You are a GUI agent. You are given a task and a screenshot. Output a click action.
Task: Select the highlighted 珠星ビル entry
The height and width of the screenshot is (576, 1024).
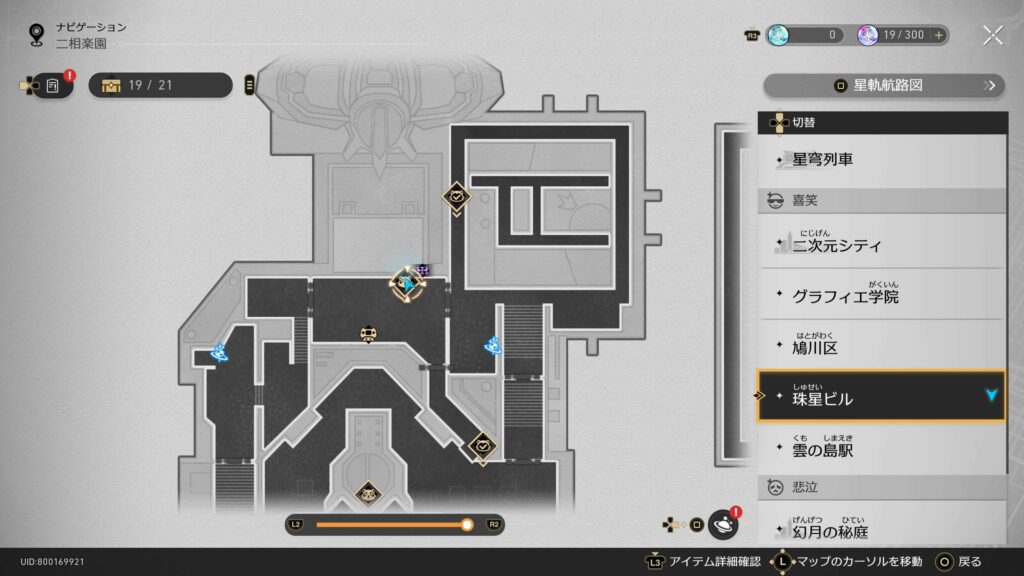pos(880,398)
